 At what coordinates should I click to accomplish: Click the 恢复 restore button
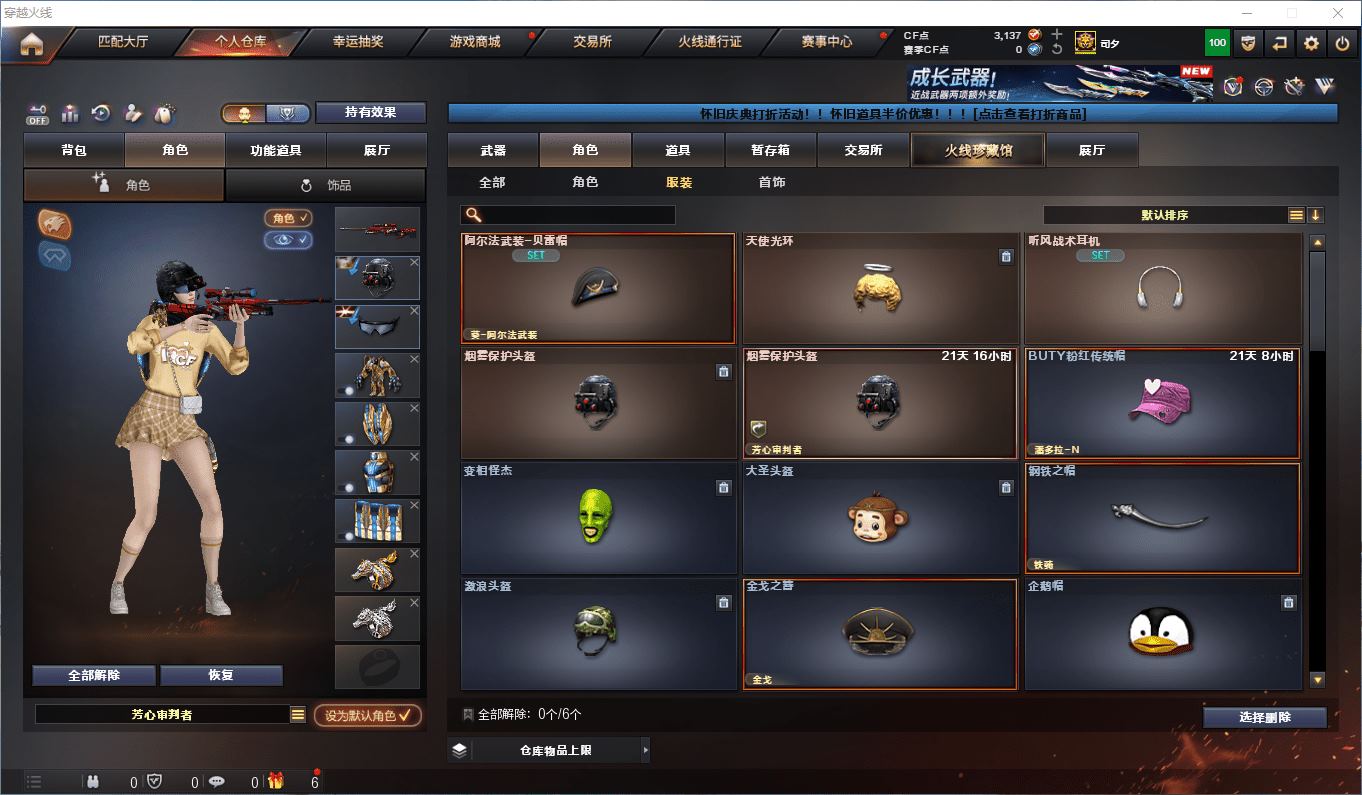pos(221,675)
